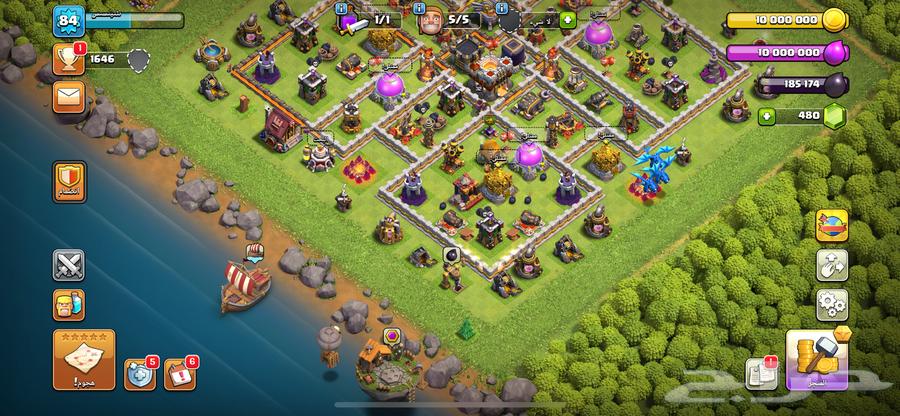900x416 pixels.
Task: Open the crossed swords button
Action: (69, 265)
